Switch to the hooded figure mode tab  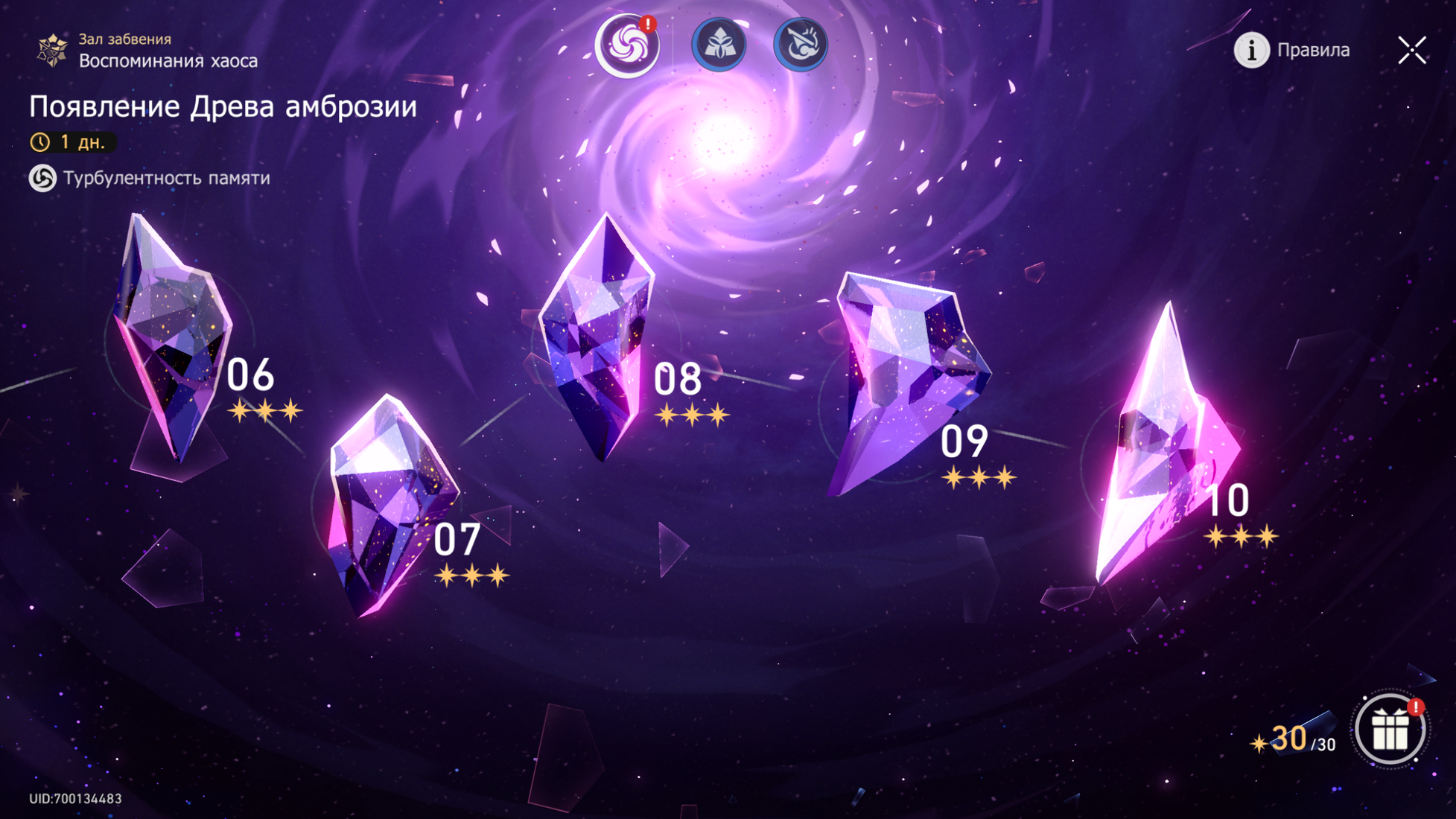click(x=719, y=45)
